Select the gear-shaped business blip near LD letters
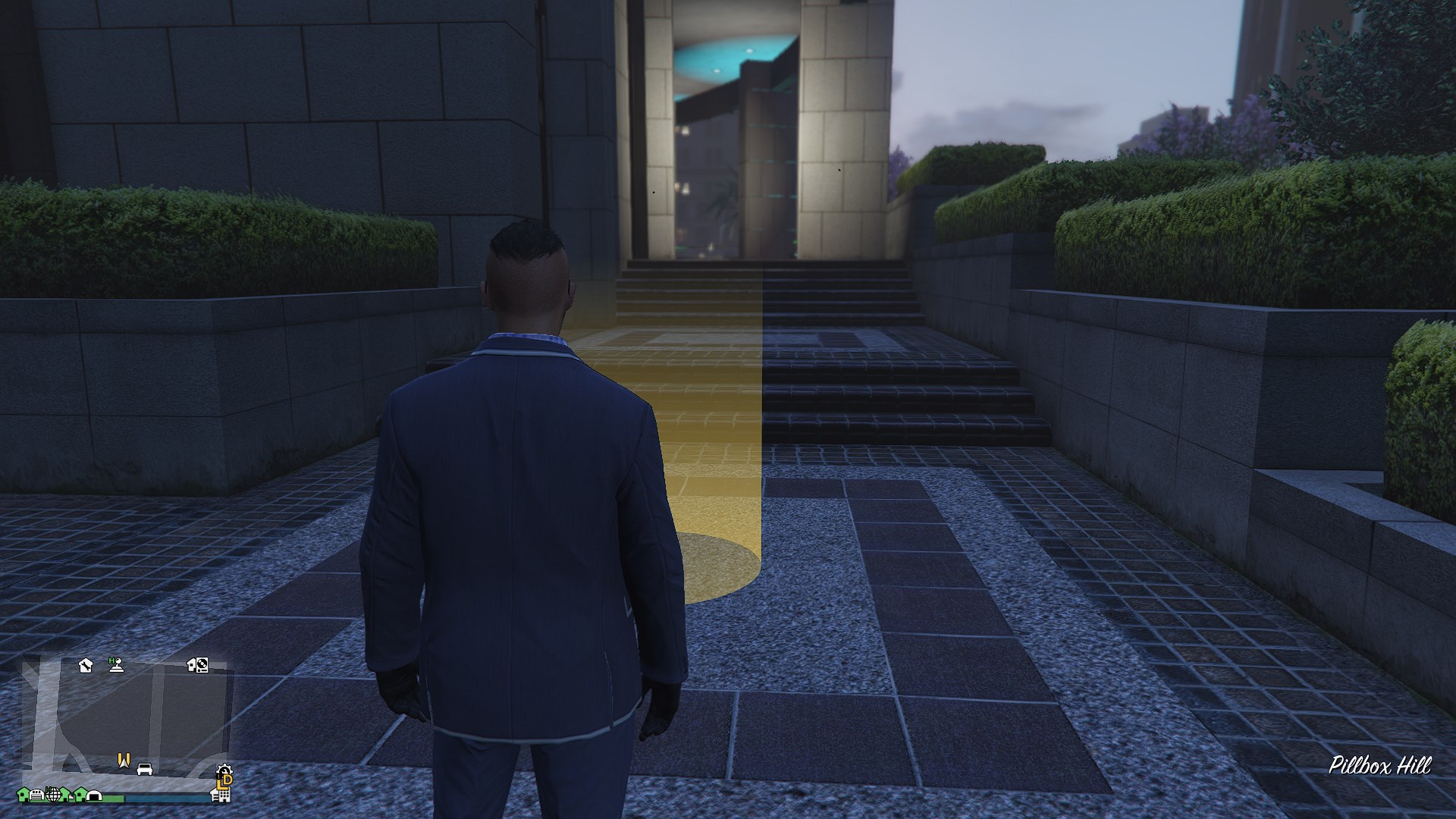1456x819 pixels. (x=224, y=770)
